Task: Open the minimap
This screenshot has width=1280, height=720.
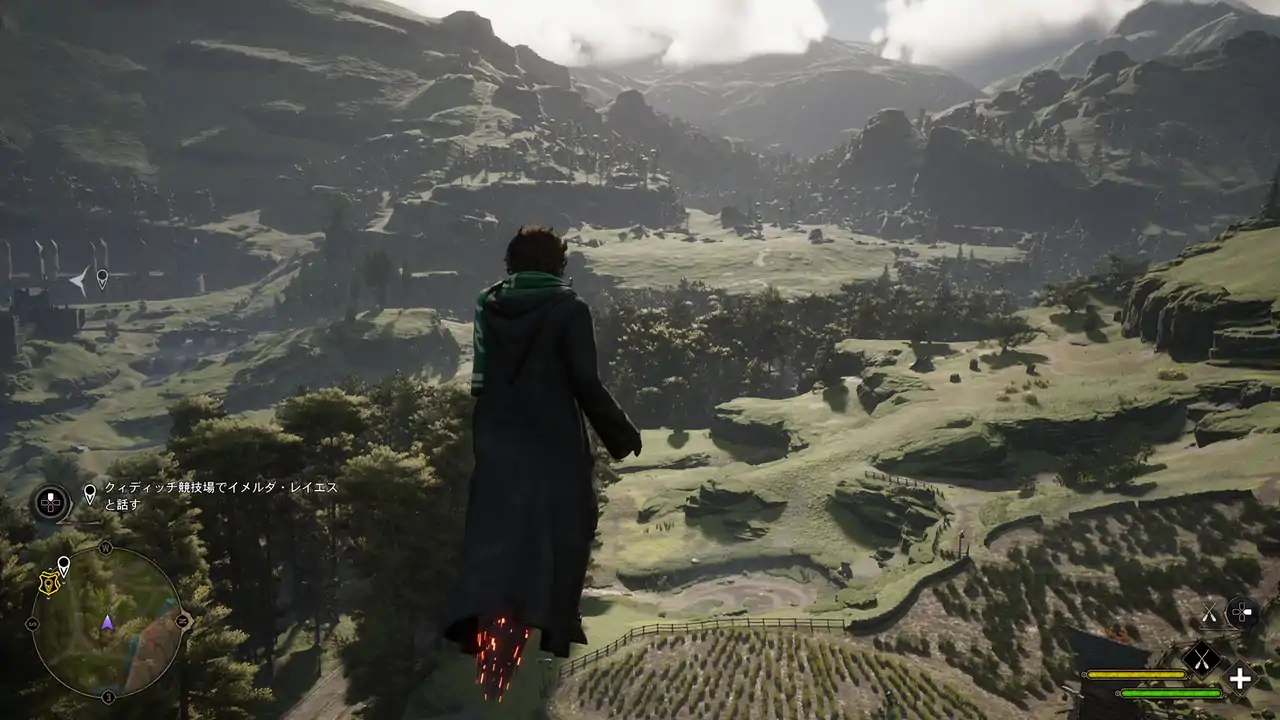Action: click(106, 622)
